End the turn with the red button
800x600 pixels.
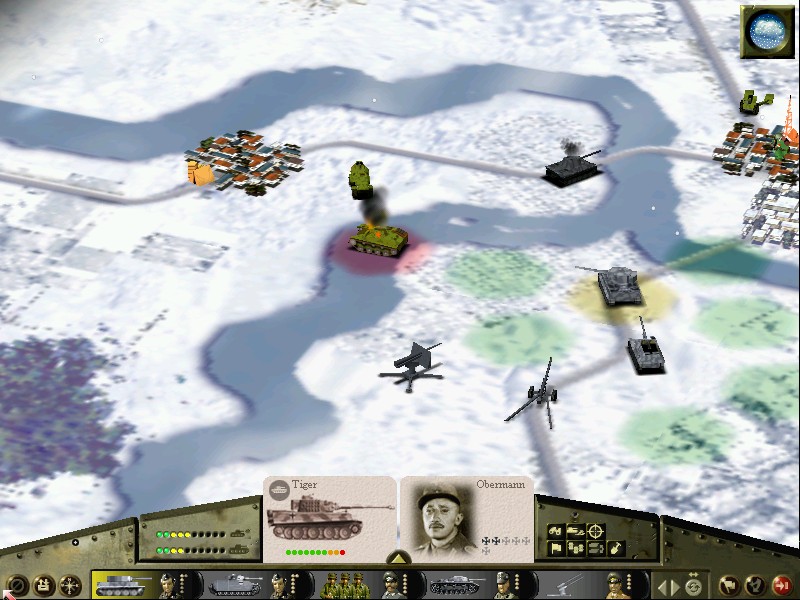pos(783,585)
